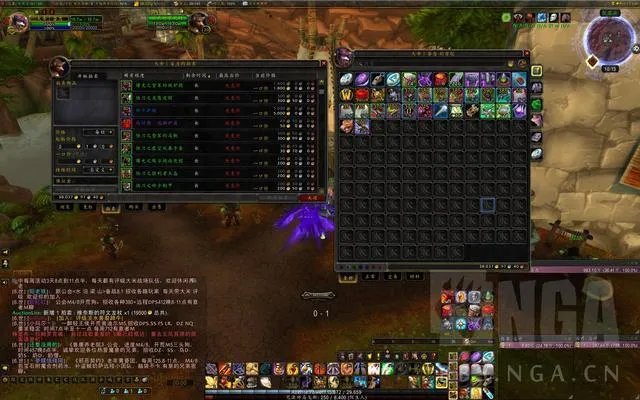Image resolution: width=640 pixels, height=400 pixels.
Task: Sort auctions by the first column header
Action: 135,74
